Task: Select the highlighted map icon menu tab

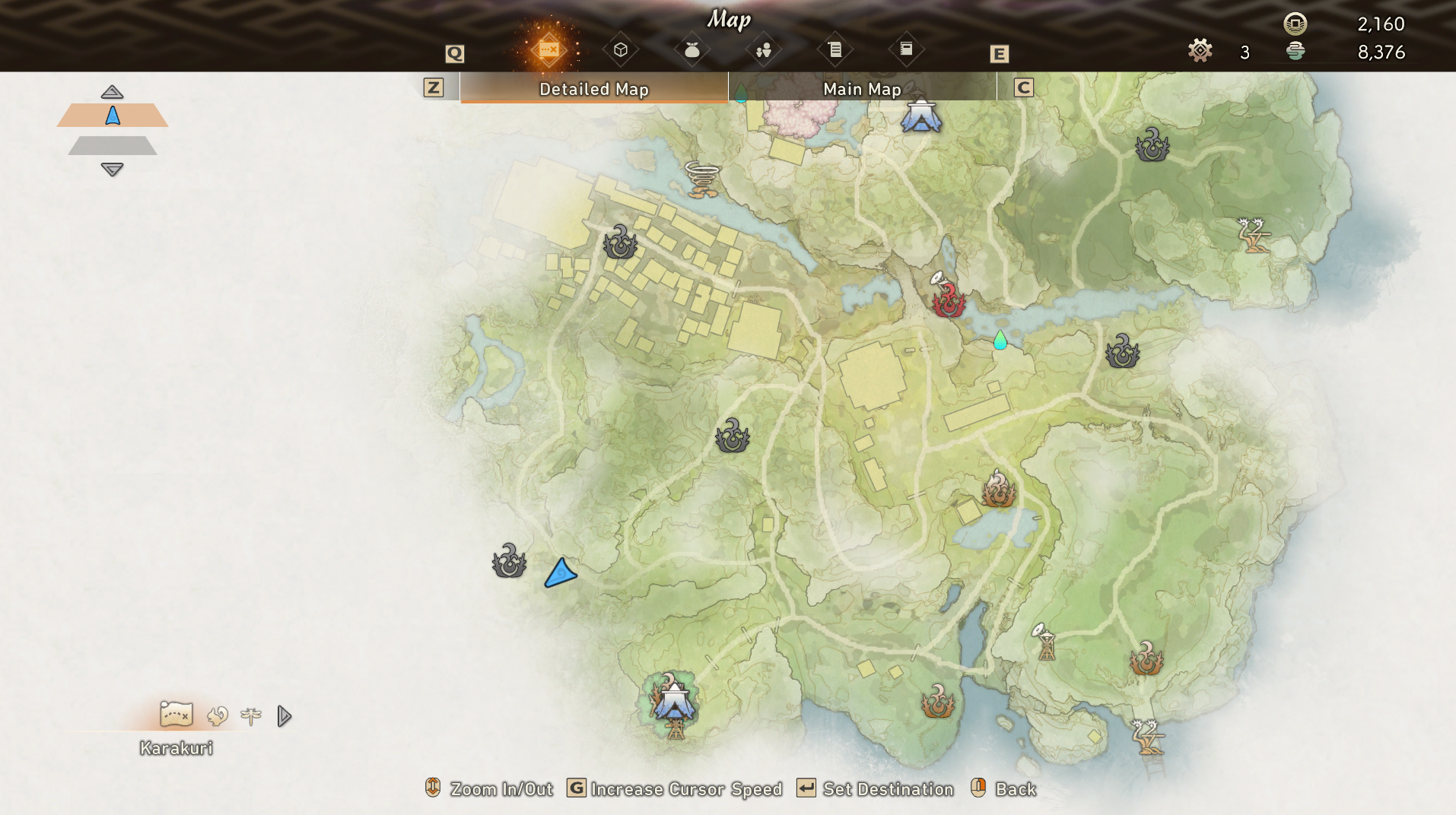Action: (x=548, y=50)
